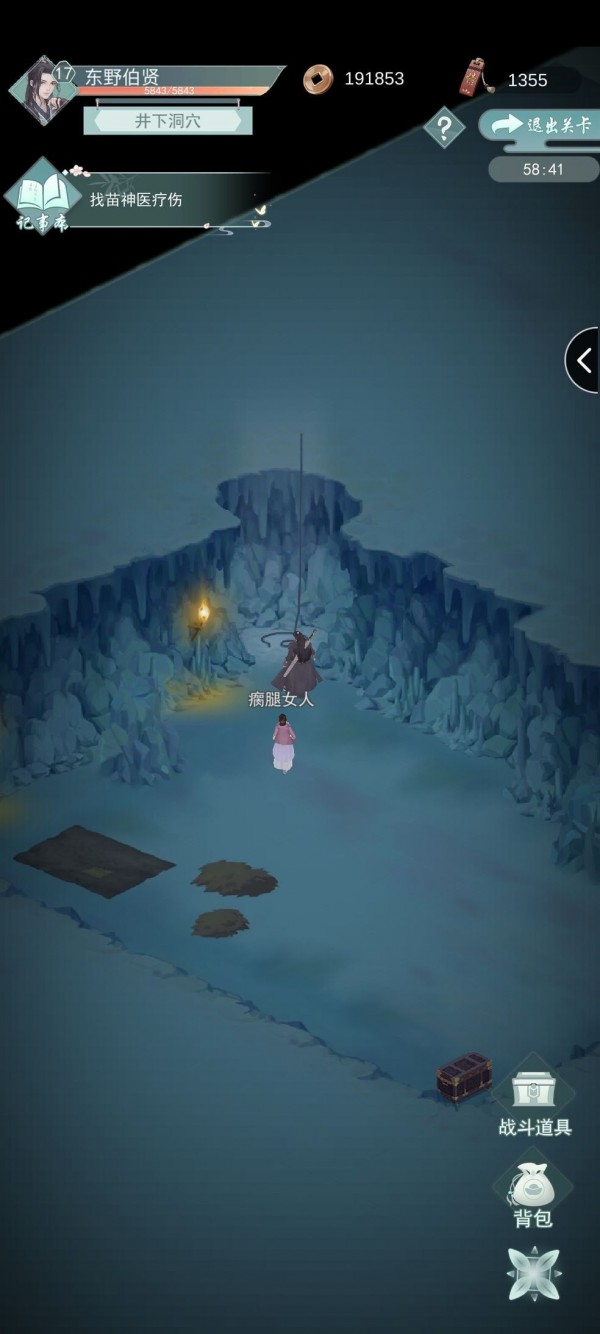Tap the copper coin currency icon
The width and height of the screenshot is (600, 1334).
318,79
